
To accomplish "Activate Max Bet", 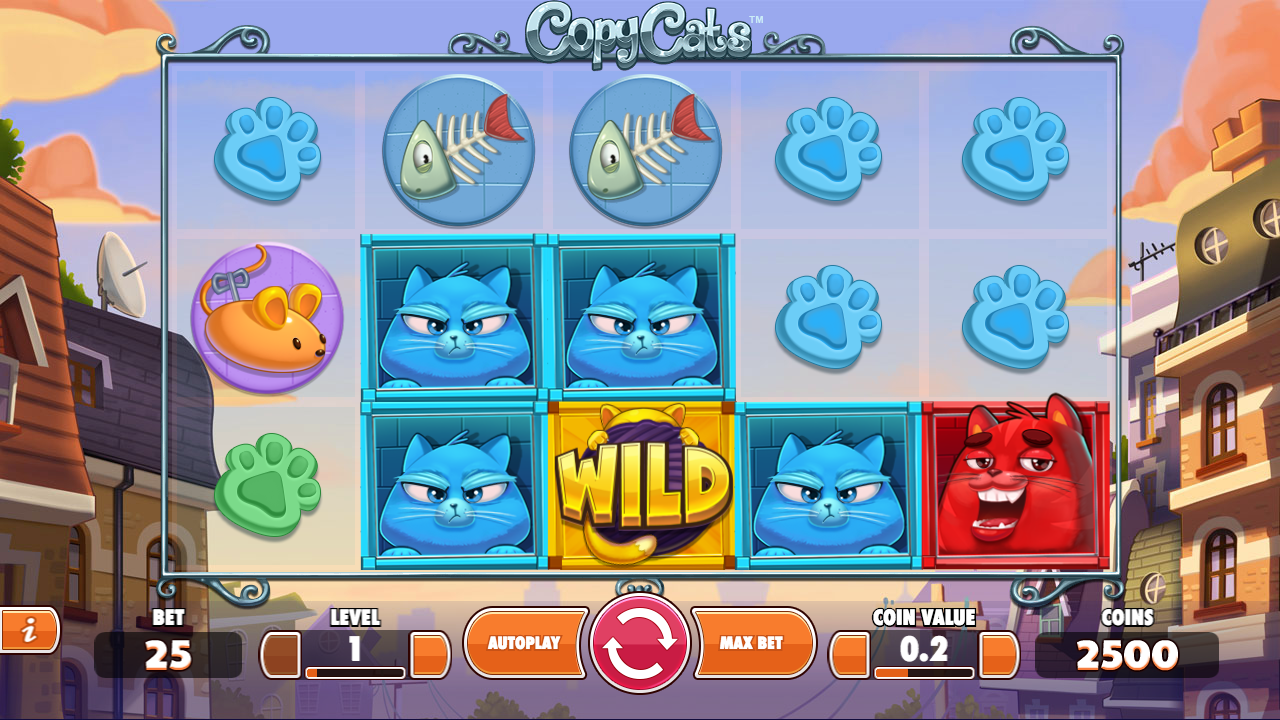I will tap(752, 643).
